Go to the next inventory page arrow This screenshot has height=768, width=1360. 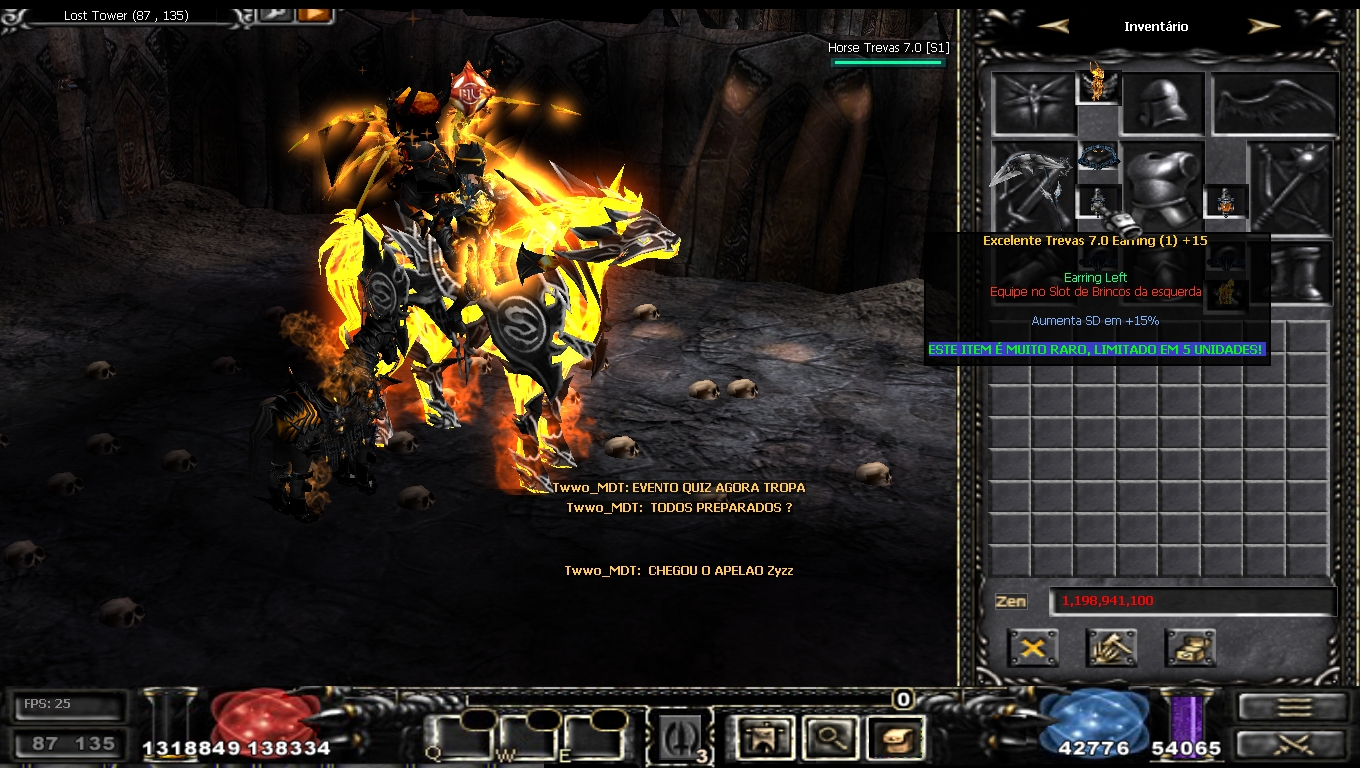coord(1264,27)
